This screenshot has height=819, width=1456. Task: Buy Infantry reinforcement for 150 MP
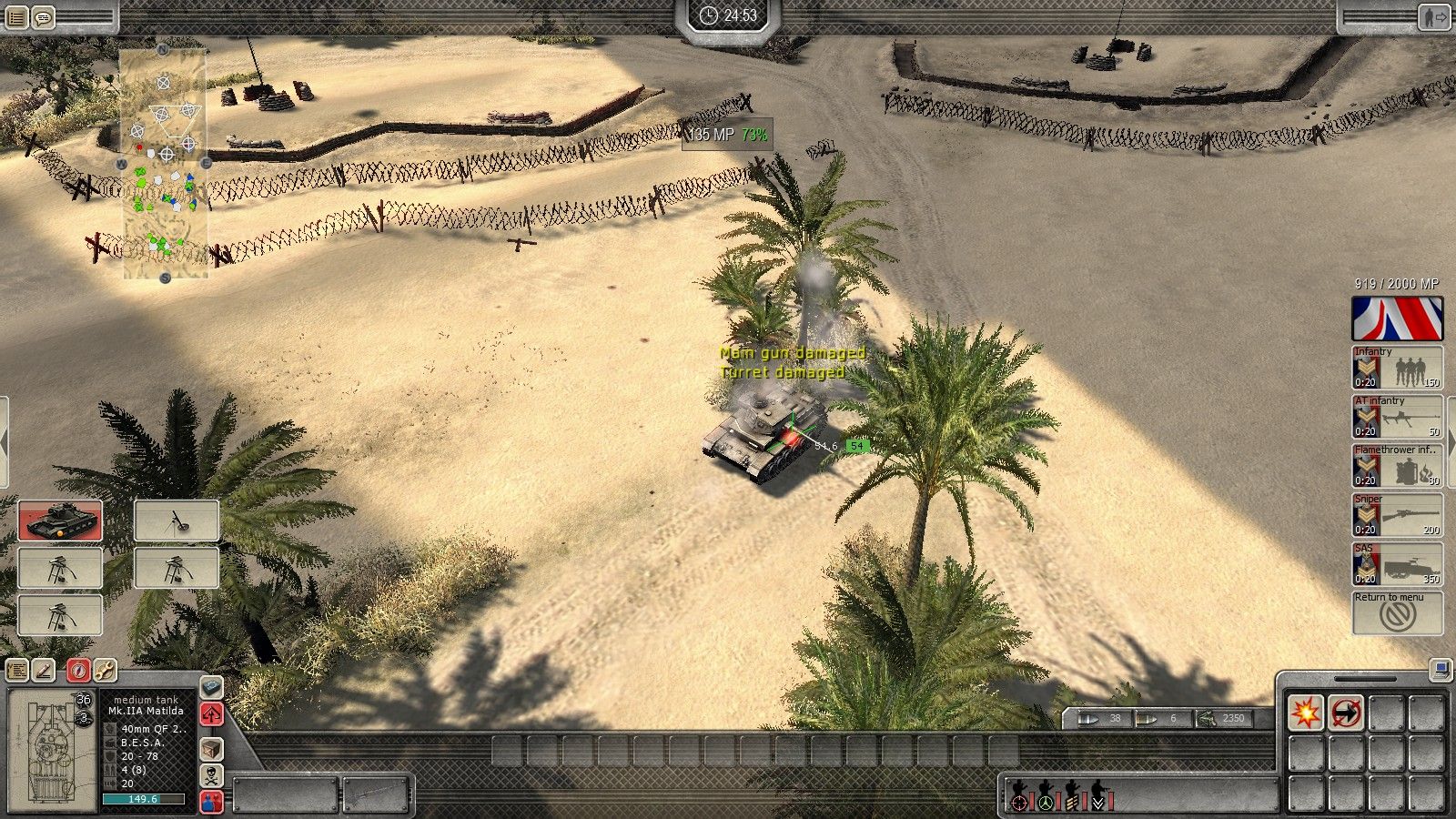tap(1397, 368)
